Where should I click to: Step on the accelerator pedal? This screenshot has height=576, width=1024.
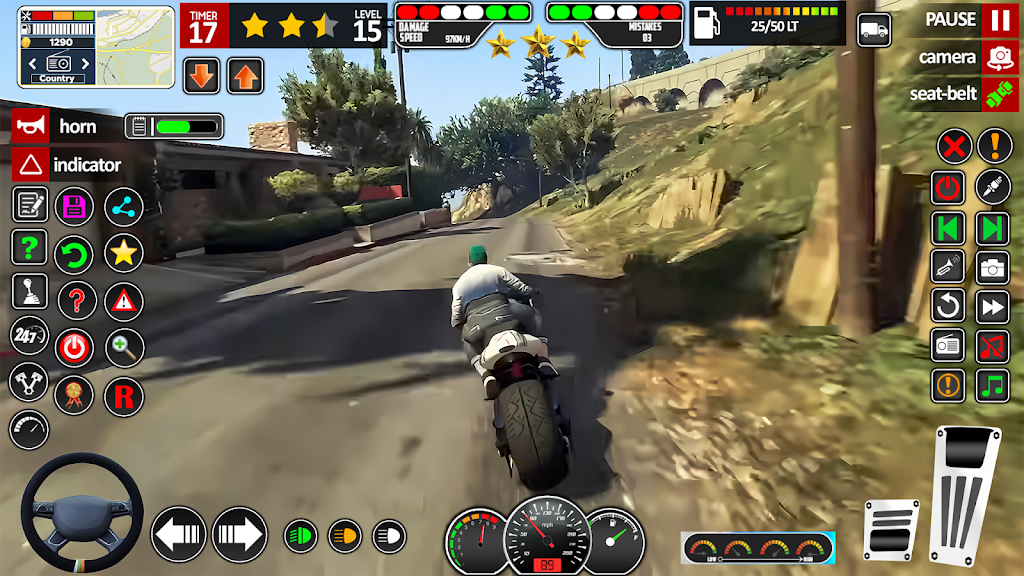(x=964, y=496)
